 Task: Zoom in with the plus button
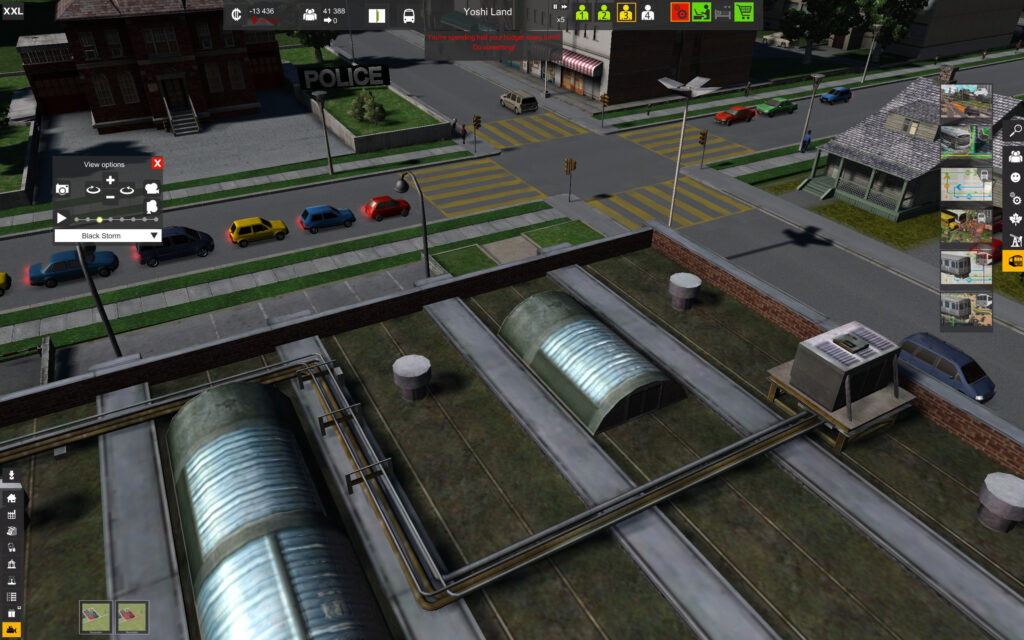point(110,181)
